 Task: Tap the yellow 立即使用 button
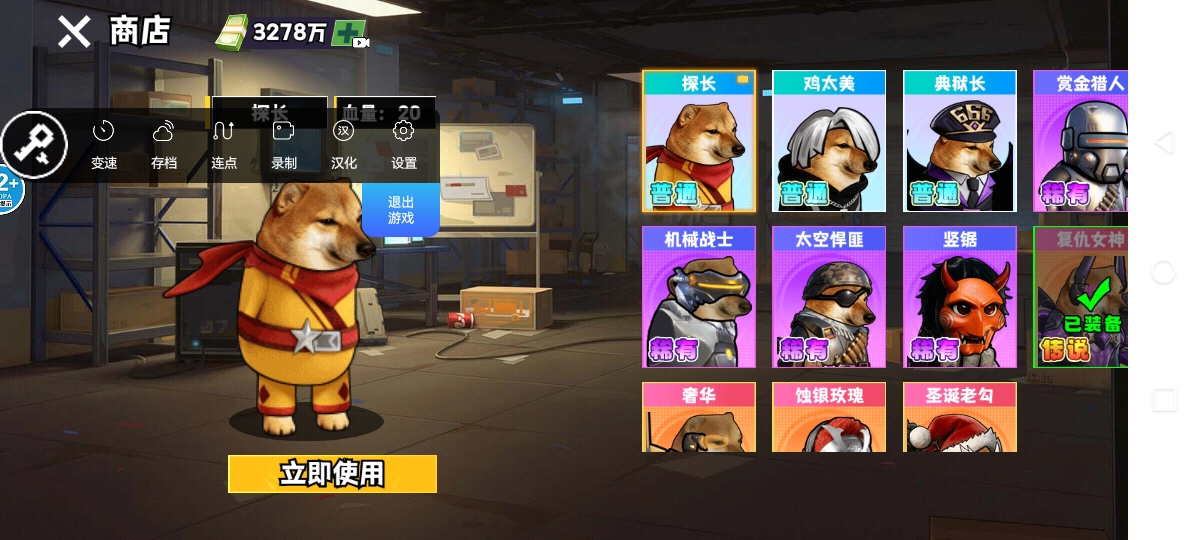point(332,474)
